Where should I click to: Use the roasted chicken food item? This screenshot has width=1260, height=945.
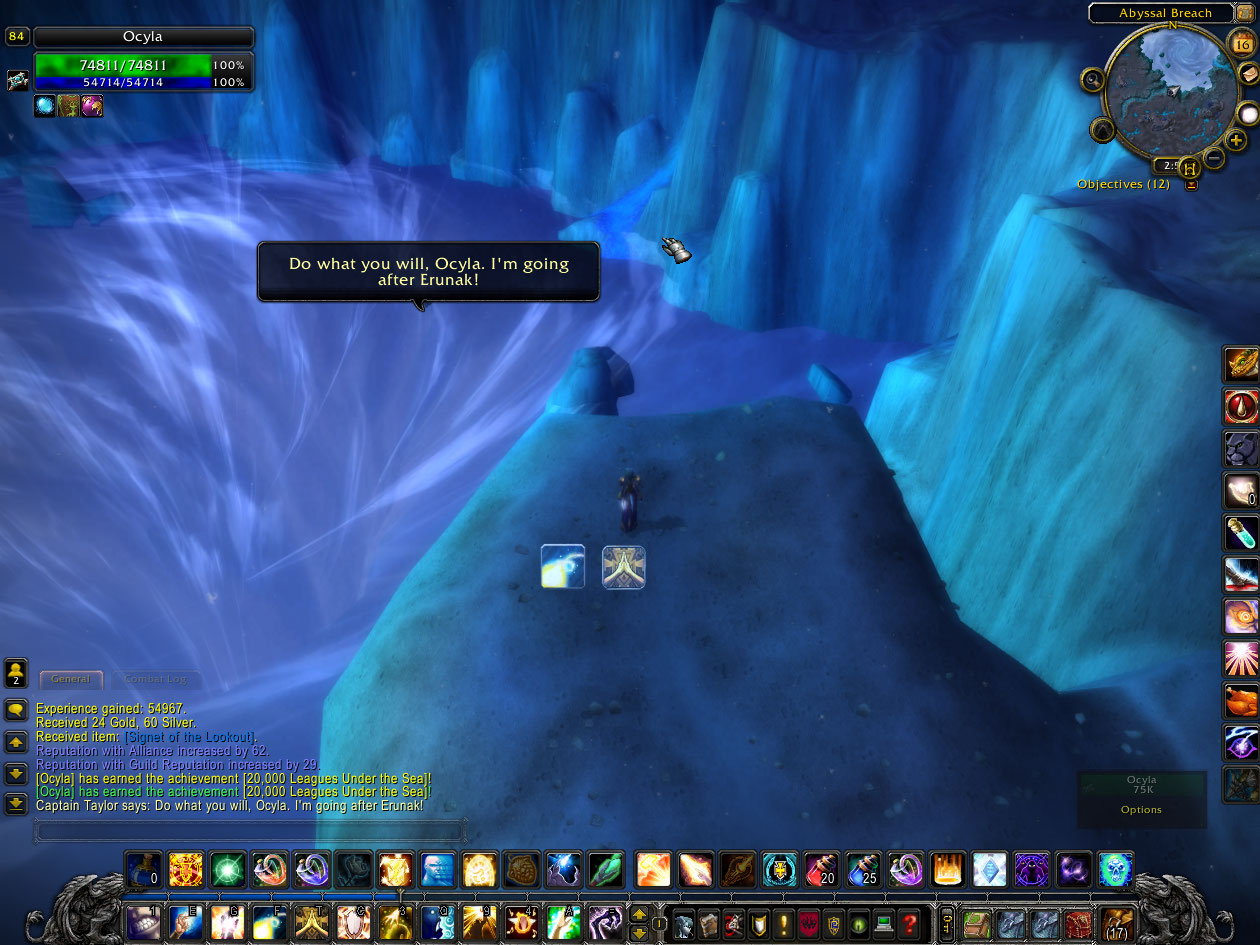point(1241,701)
